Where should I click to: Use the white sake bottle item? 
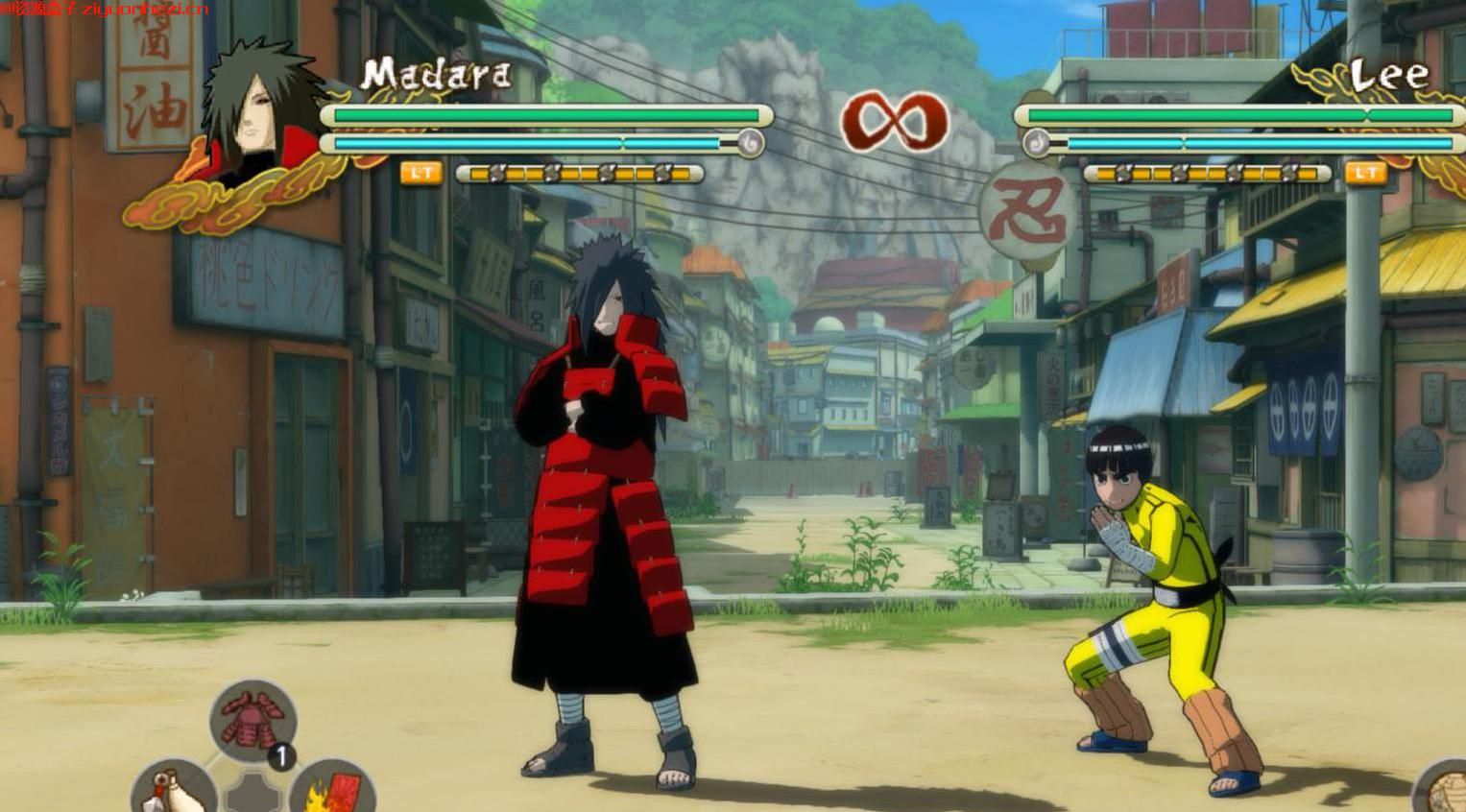click(171, 789)
